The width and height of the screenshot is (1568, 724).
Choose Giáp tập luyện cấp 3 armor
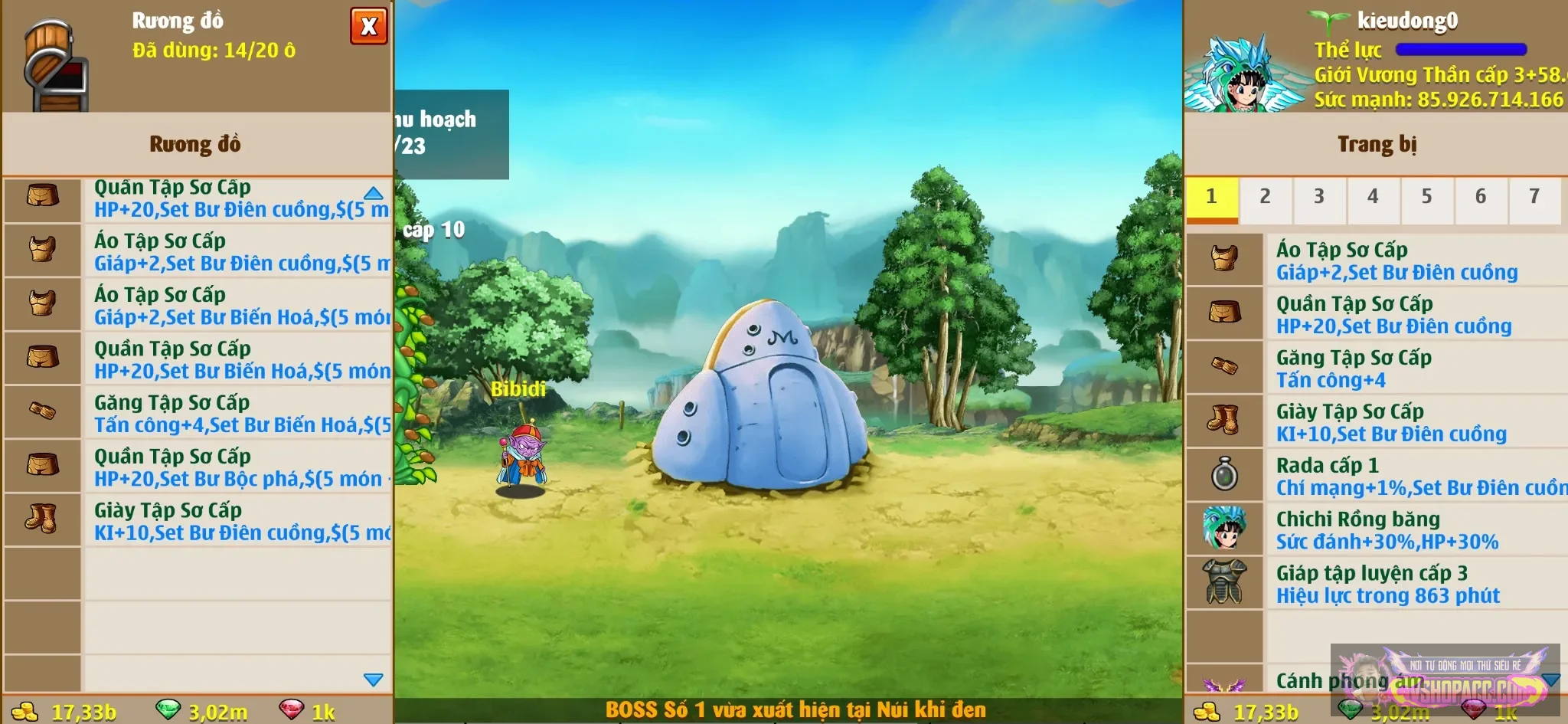tap(1378, 584)
